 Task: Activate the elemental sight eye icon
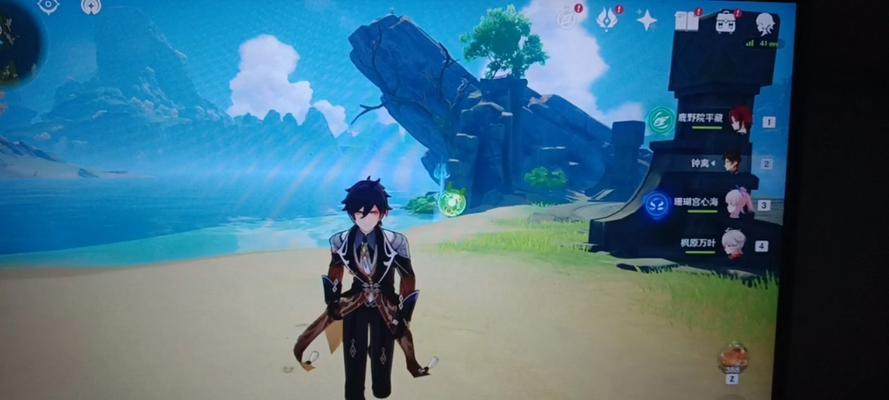(x=48, y=6)
